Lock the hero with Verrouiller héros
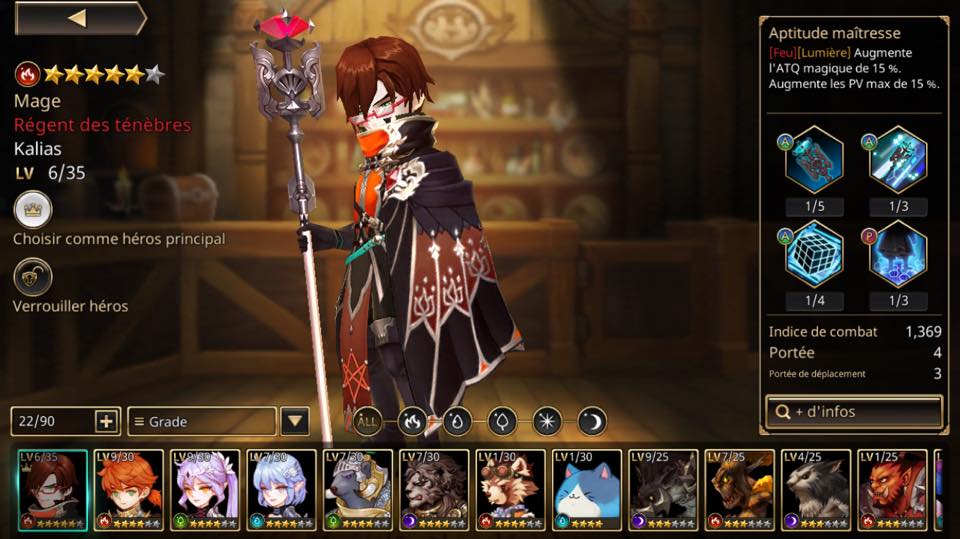Viewport: 960px width, 539px height. pos(32,277)
